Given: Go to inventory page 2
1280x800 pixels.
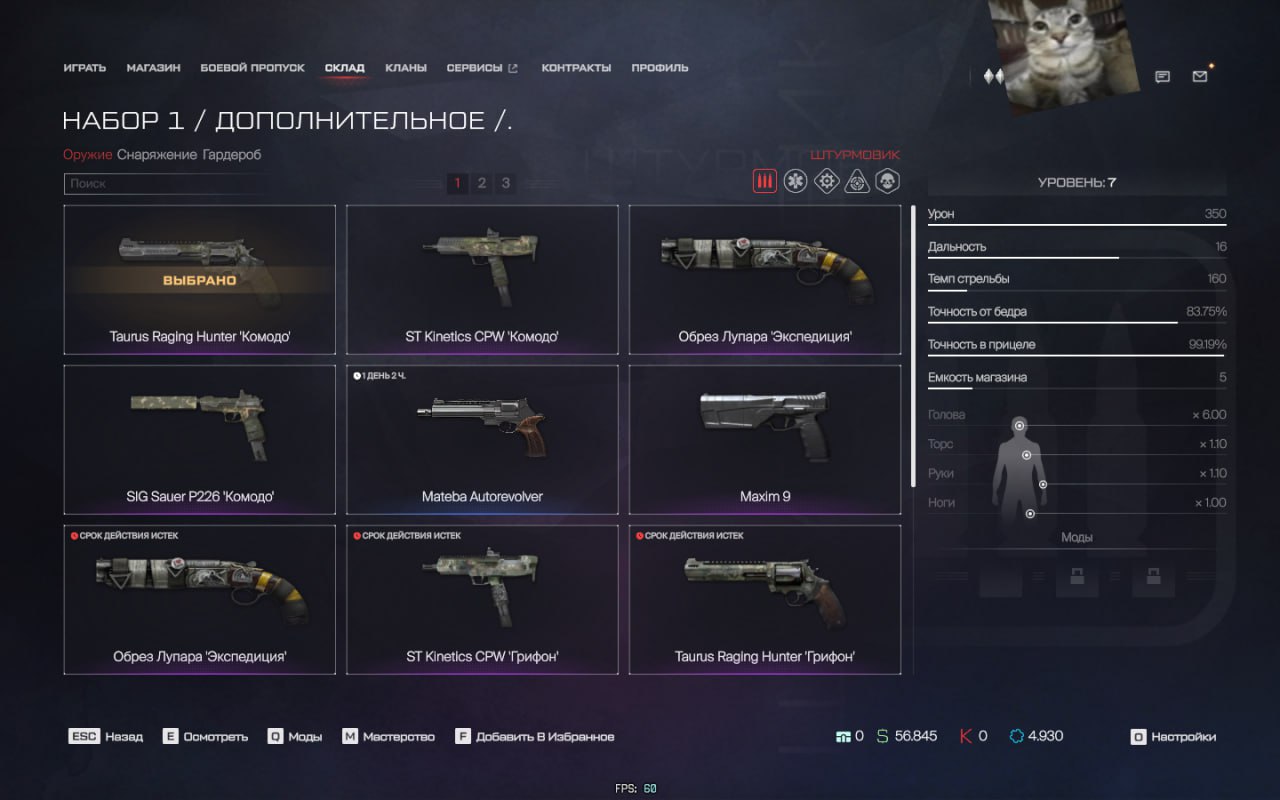Looking at the screenshot, I should [481, 183].
